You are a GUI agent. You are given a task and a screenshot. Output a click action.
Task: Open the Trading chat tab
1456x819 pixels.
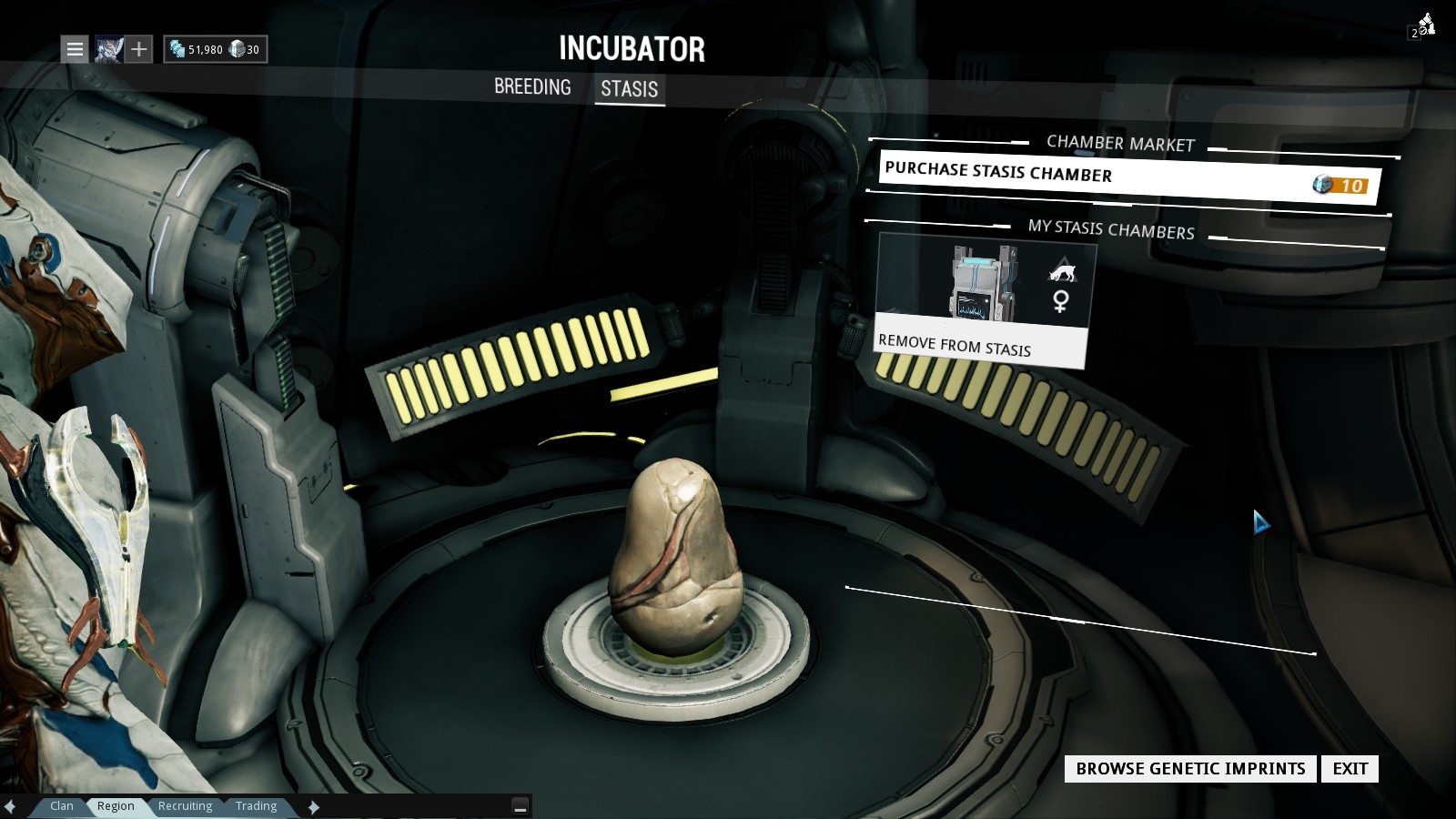[256, 806]
